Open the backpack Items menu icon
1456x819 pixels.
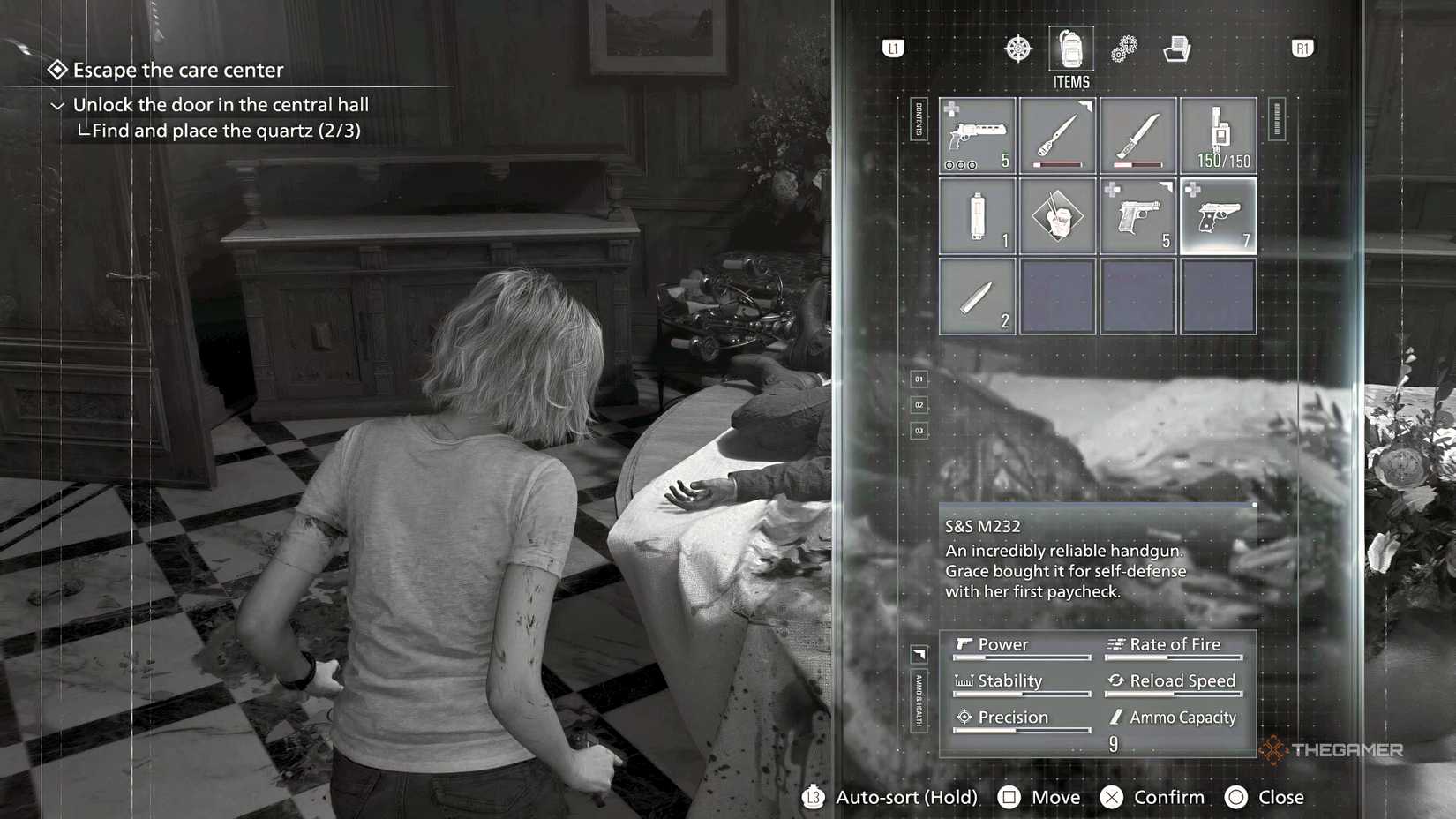1070,51
